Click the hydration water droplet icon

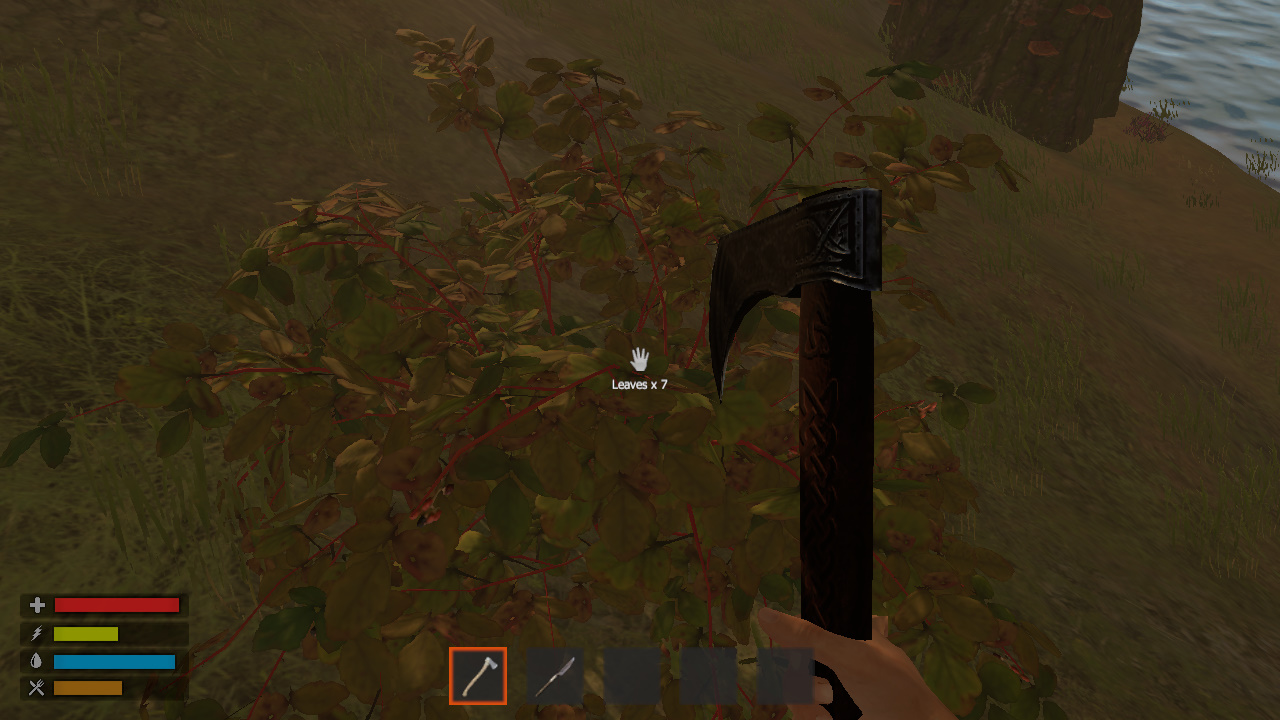click(36, 660)
